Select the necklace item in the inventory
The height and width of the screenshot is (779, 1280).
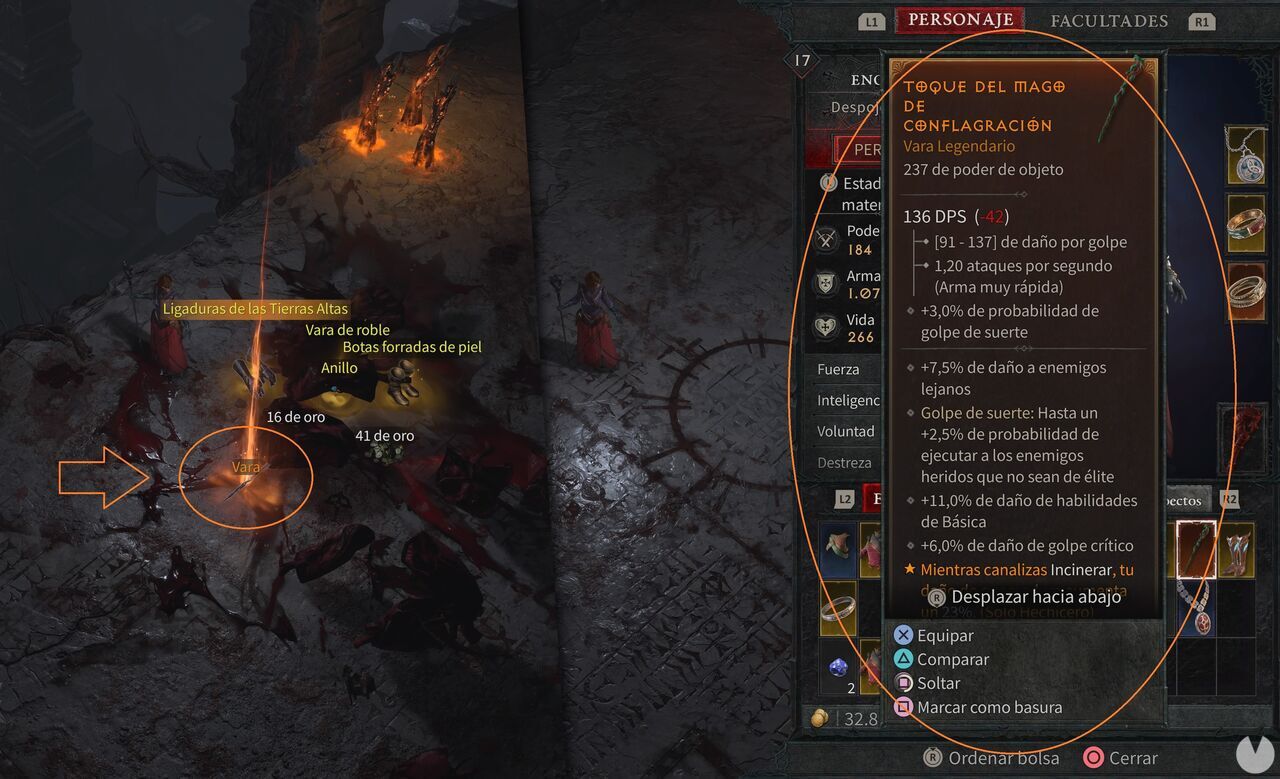pyautogui.click(x=1196, y=609)
